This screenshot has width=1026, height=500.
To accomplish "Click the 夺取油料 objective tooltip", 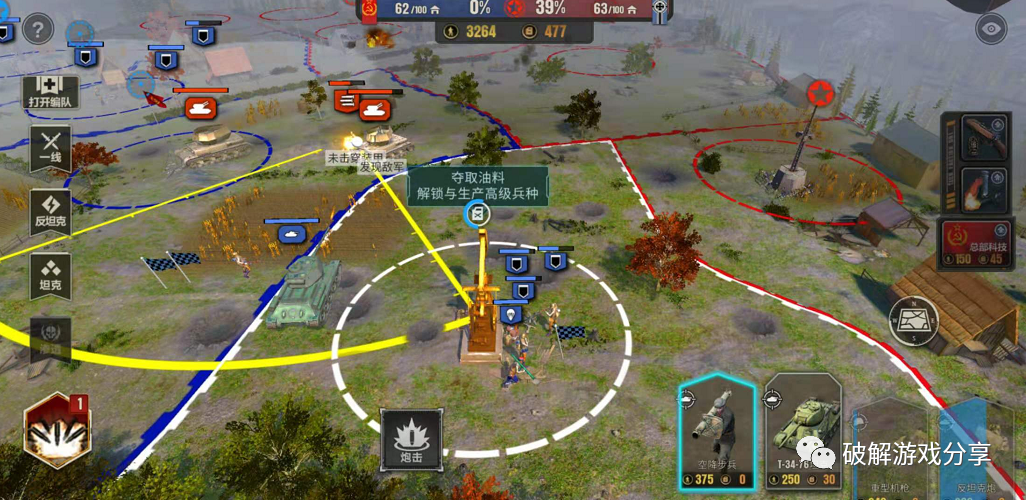I will pos(477,185).
